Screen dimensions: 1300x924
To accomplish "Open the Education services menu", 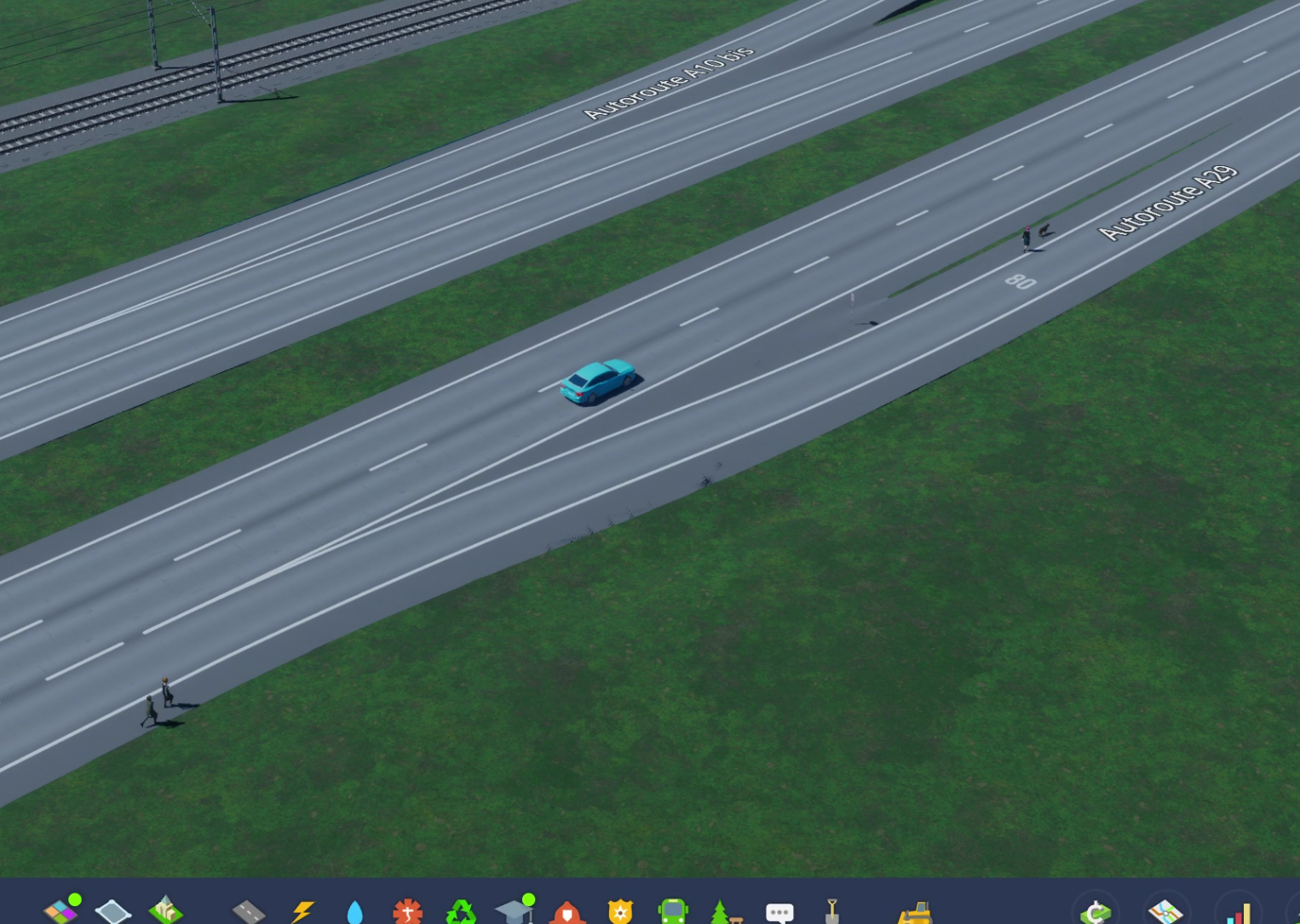I will coord(515,911).
